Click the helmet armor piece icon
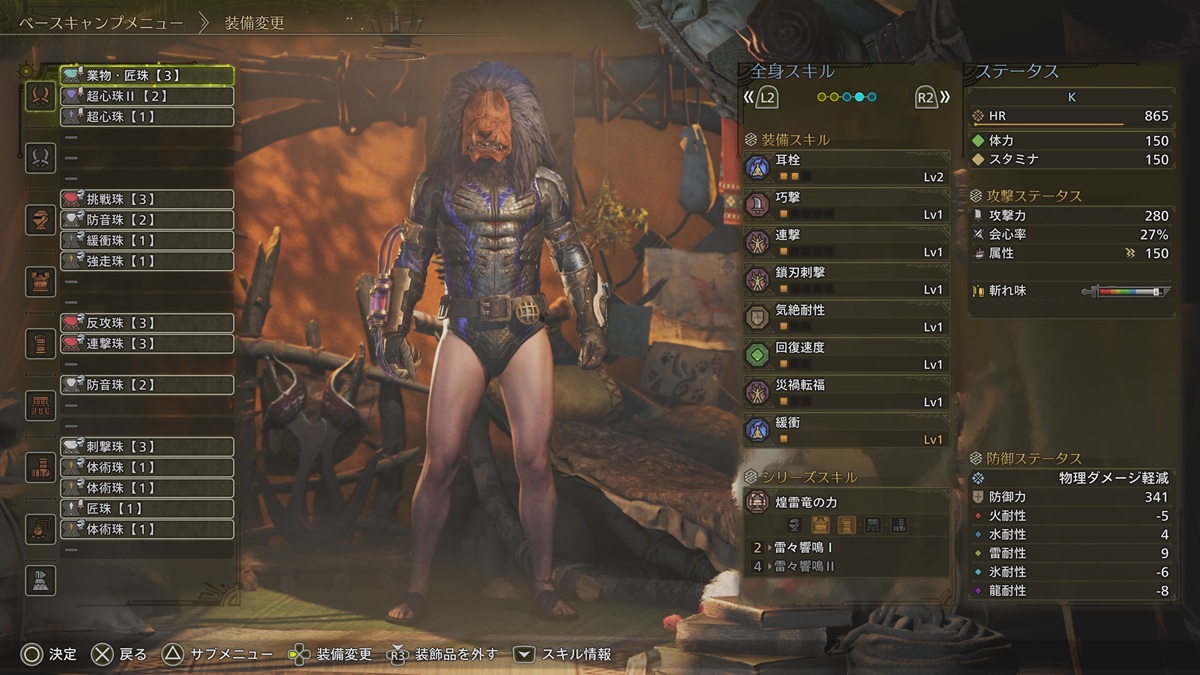This screenshot has height=675, width=1200. [40, 219]
